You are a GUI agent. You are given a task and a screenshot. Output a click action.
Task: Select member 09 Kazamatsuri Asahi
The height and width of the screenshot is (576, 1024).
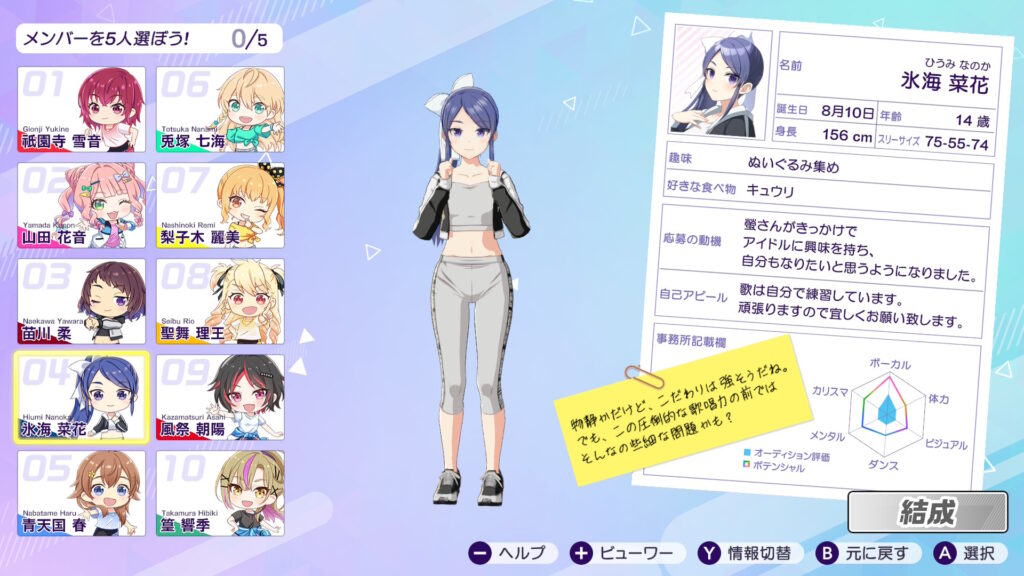click(220, 397)
